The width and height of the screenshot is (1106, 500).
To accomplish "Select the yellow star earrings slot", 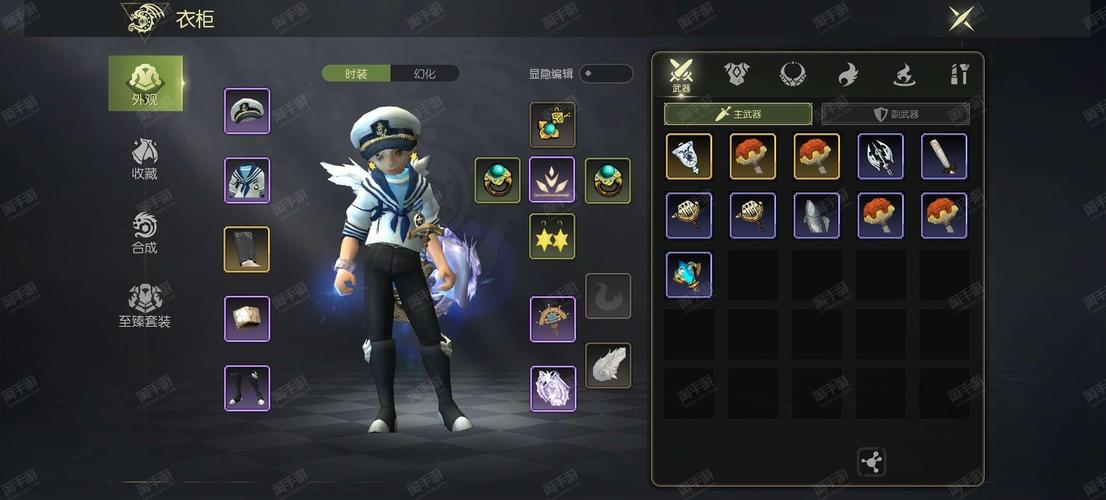I will coord(552,236).
